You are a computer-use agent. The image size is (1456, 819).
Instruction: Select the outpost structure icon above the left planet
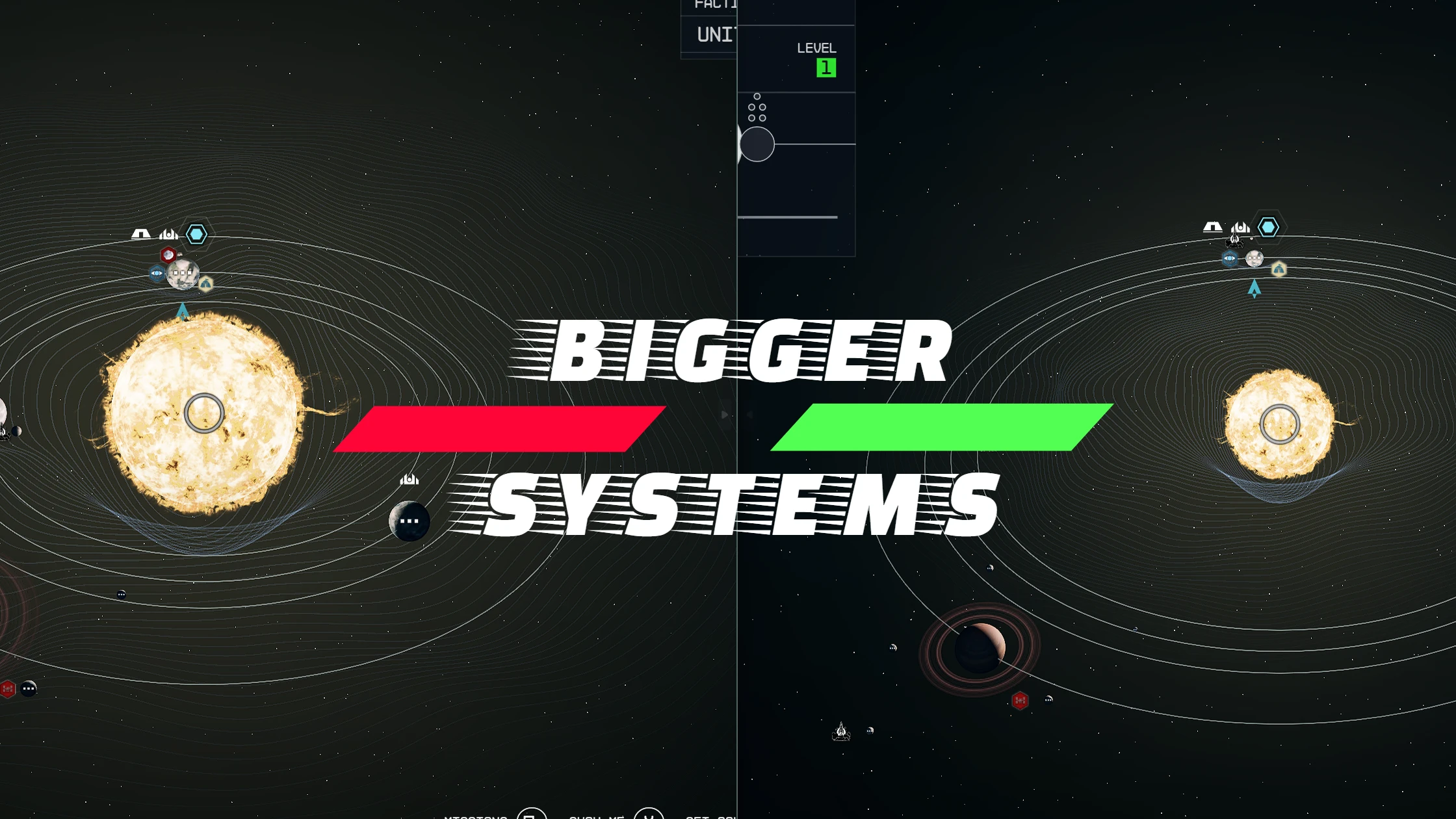140,234
